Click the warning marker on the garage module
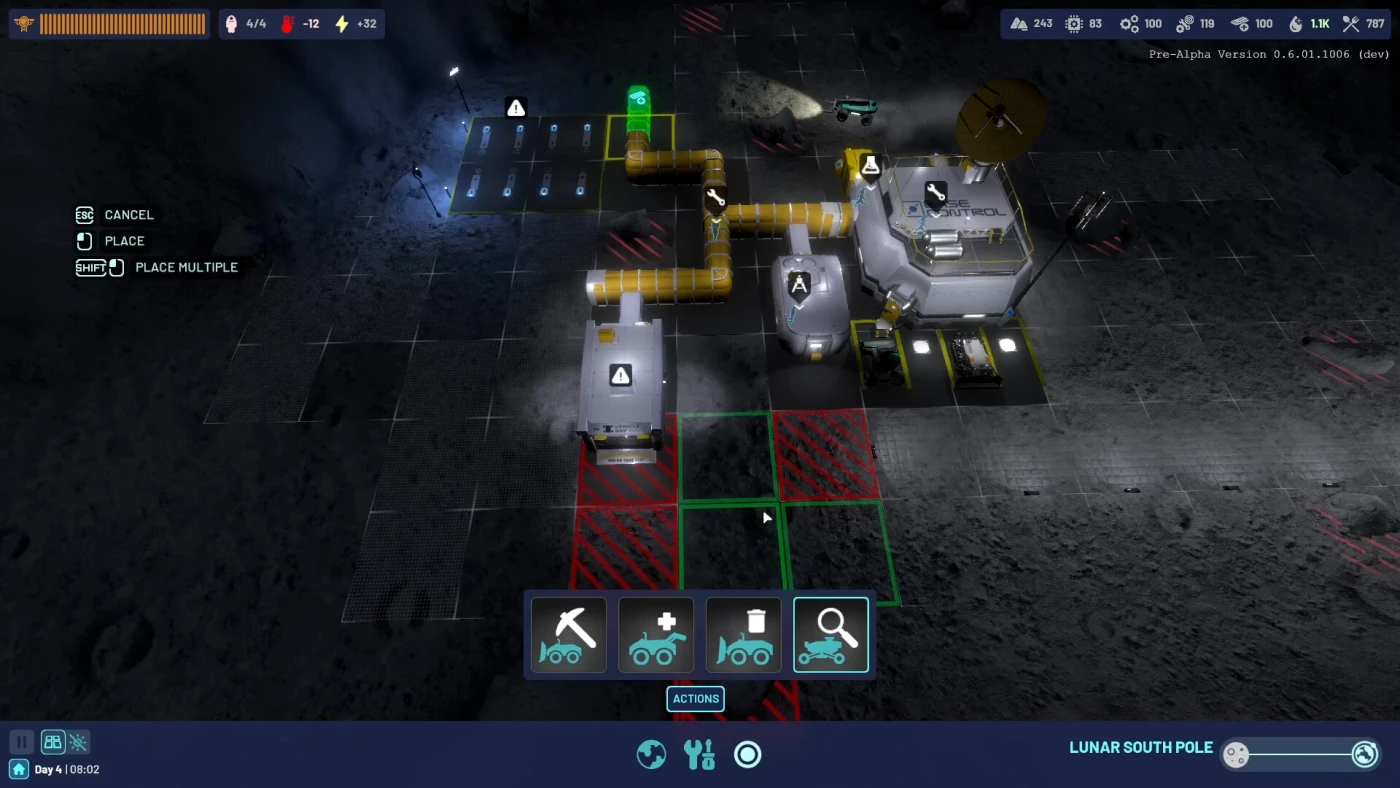Image resolution: width=1400 pixels, height=788 pixels. 621,376
